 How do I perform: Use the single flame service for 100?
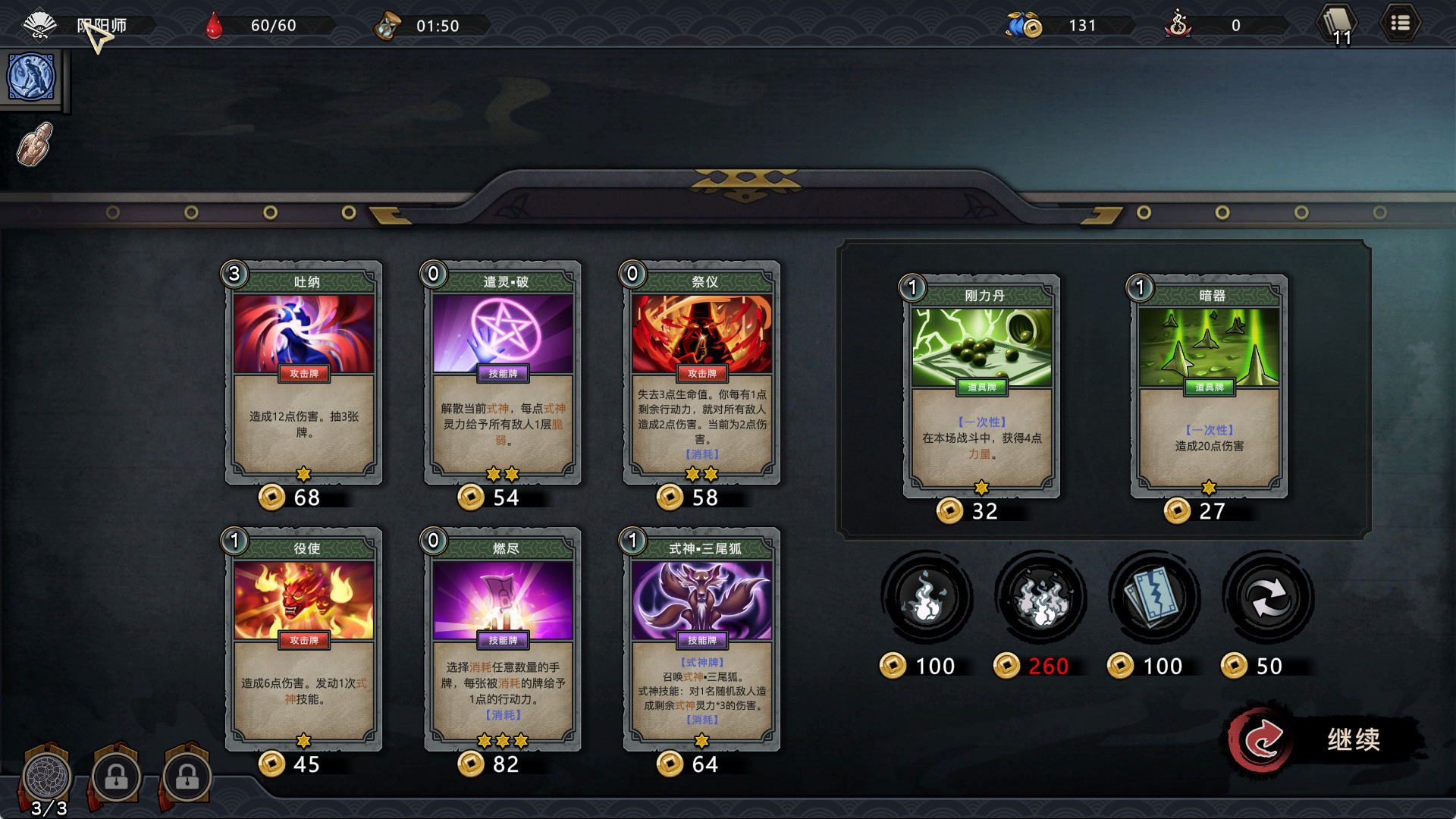[x=926, y=598]
